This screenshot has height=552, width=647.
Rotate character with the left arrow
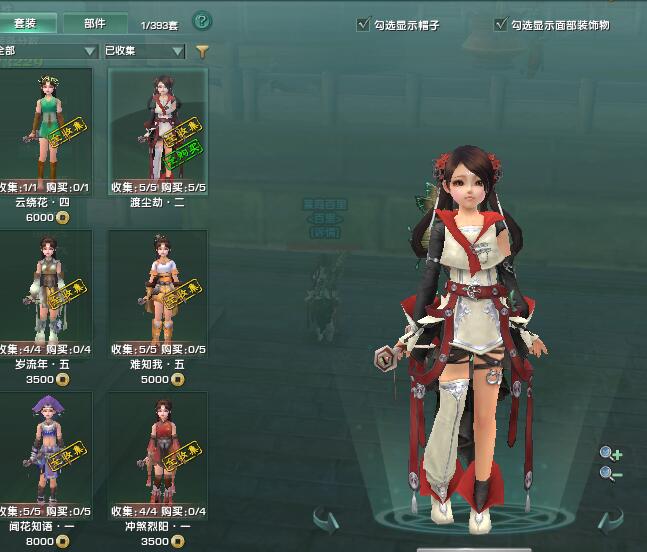pos(326,519)
